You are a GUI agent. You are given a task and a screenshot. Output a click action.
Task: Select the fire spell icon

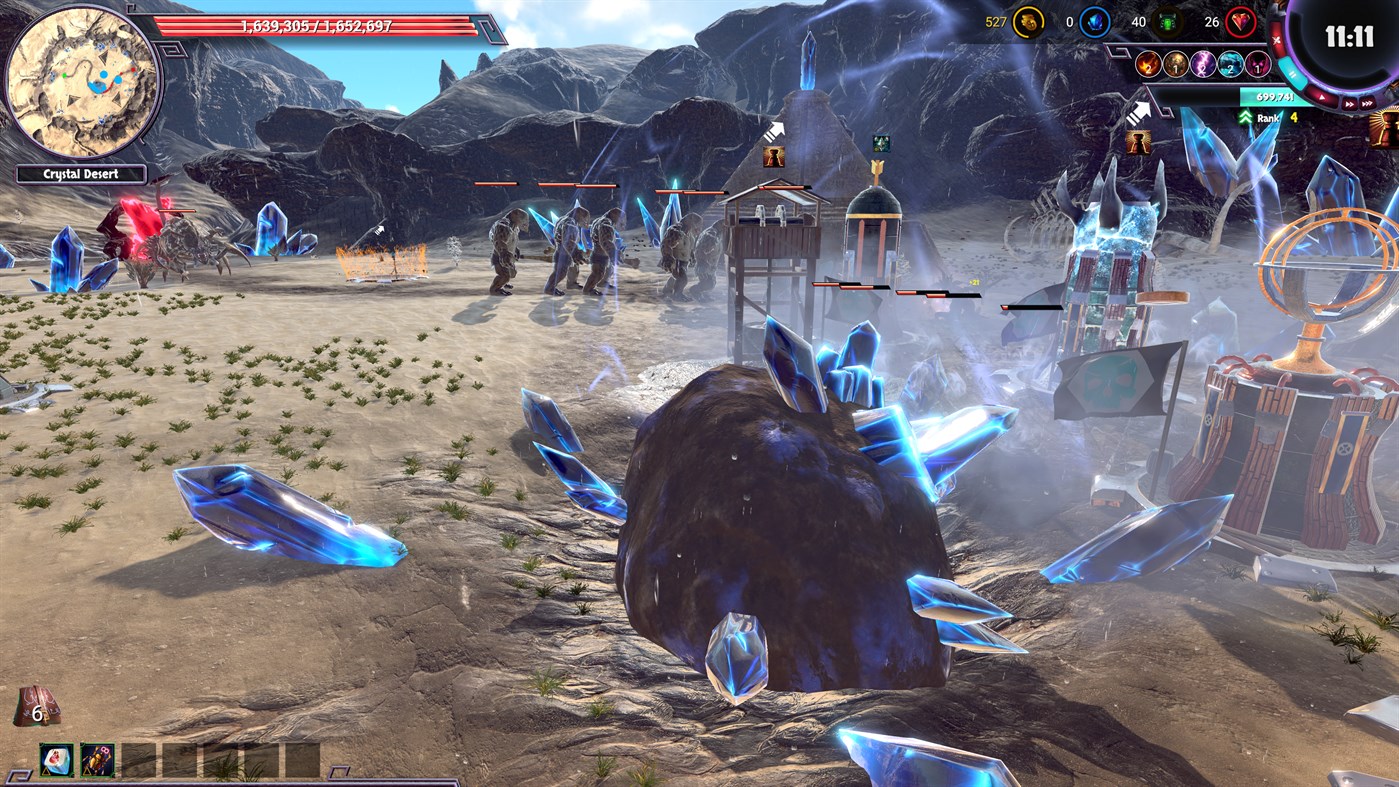coord(1148,65)
